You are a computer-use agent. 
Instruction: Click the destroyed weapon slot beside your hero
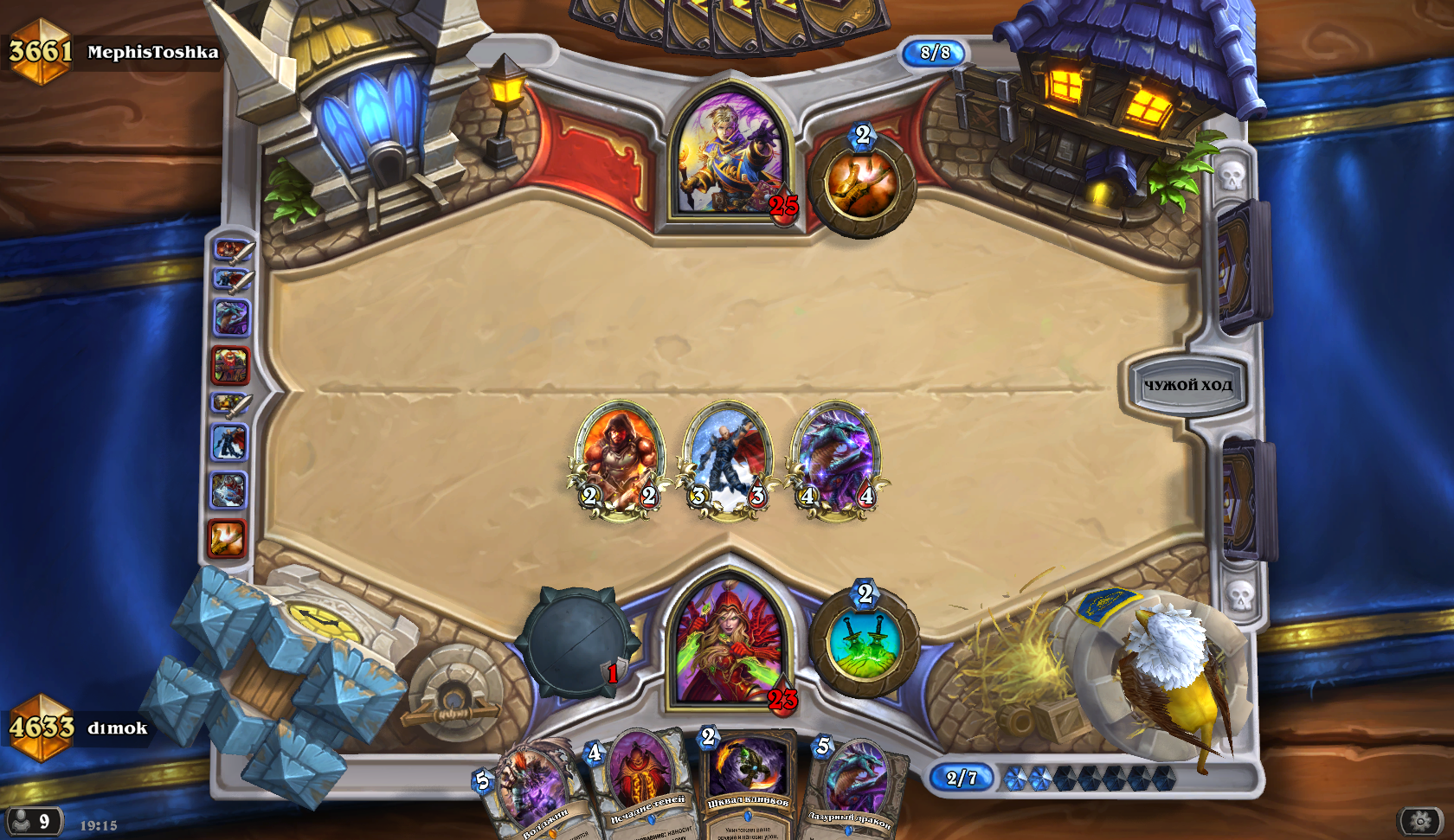pyautogui.click(x=576, y=642)
